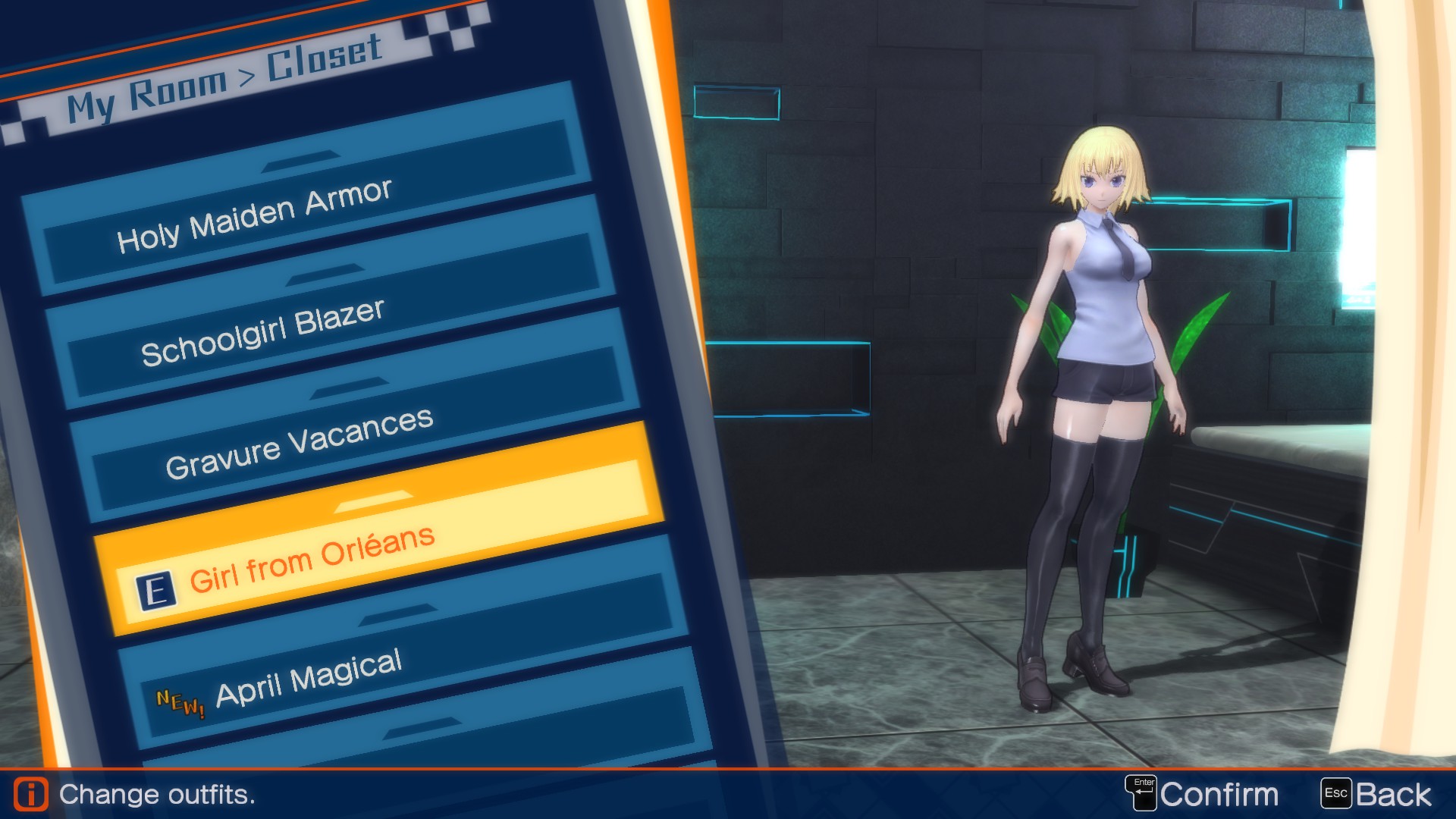Click the orange accent bar on the info strip
1456x819 pixels.
[x=728, y=767]
